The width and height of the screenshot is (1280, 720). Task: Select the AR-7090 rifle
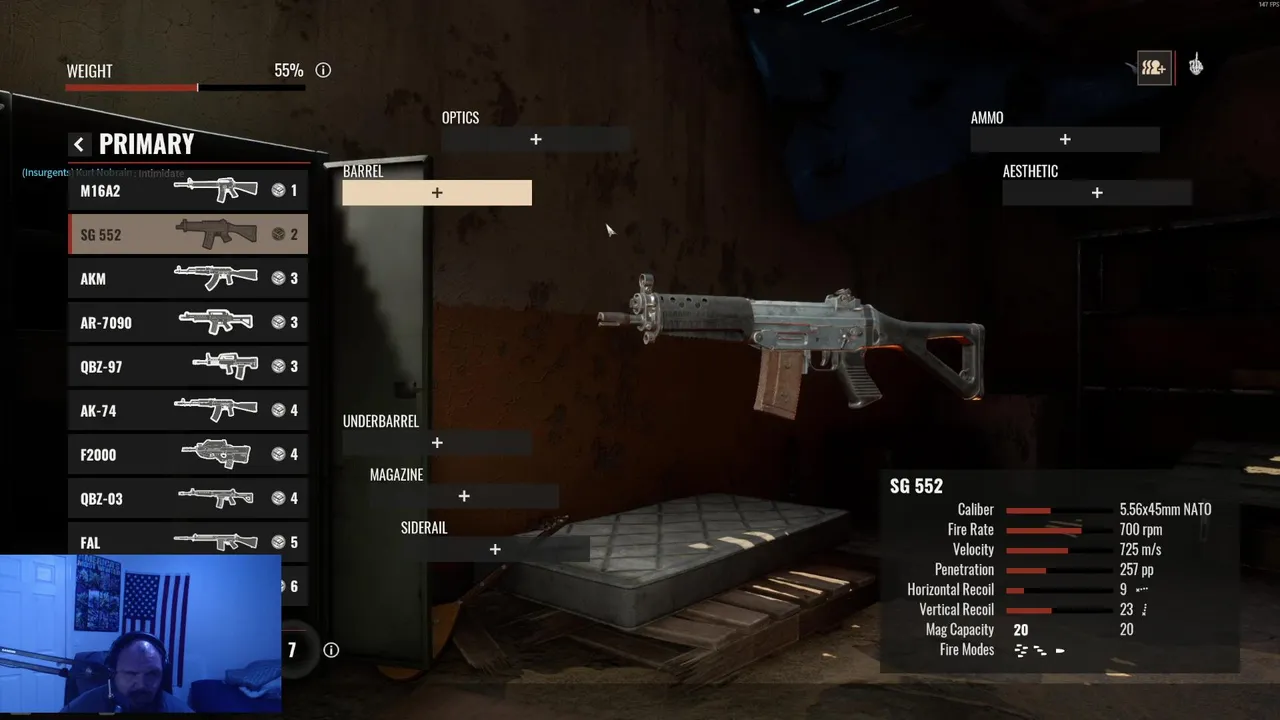pos(188,322)
